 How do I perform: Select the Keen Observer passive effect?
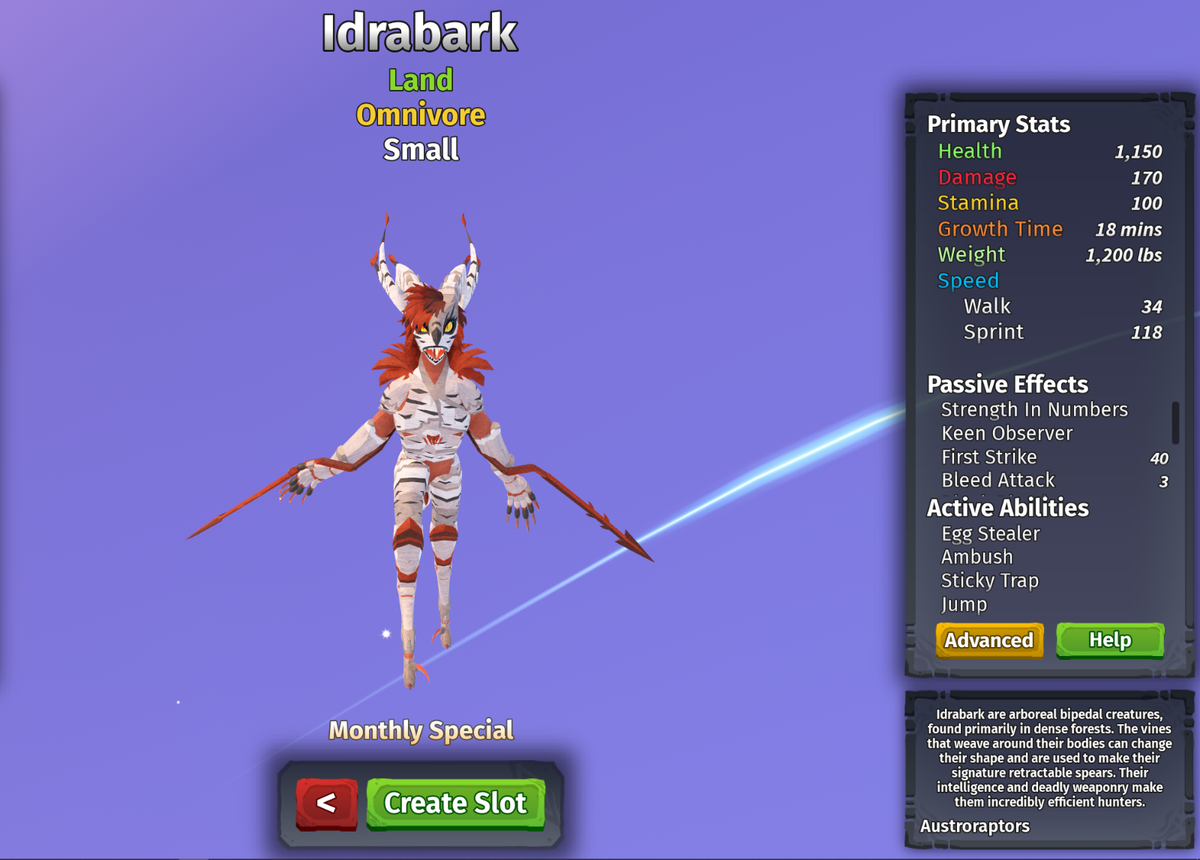(1007, 434)
